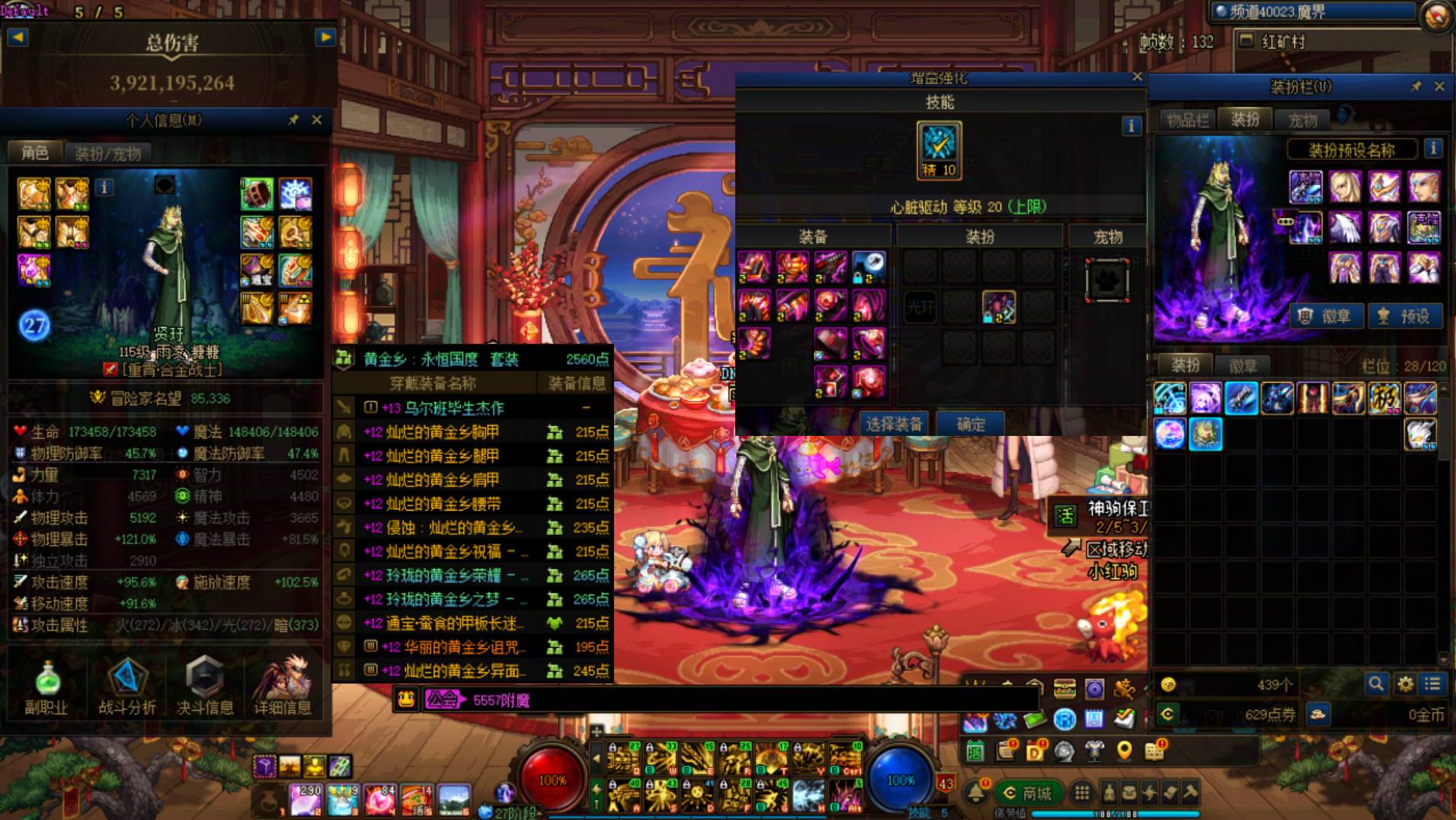Image resolution: width=1456 pixels, height=820 pixels.
Task: Click the 确定 confirm button
Action: click(970, 424)
